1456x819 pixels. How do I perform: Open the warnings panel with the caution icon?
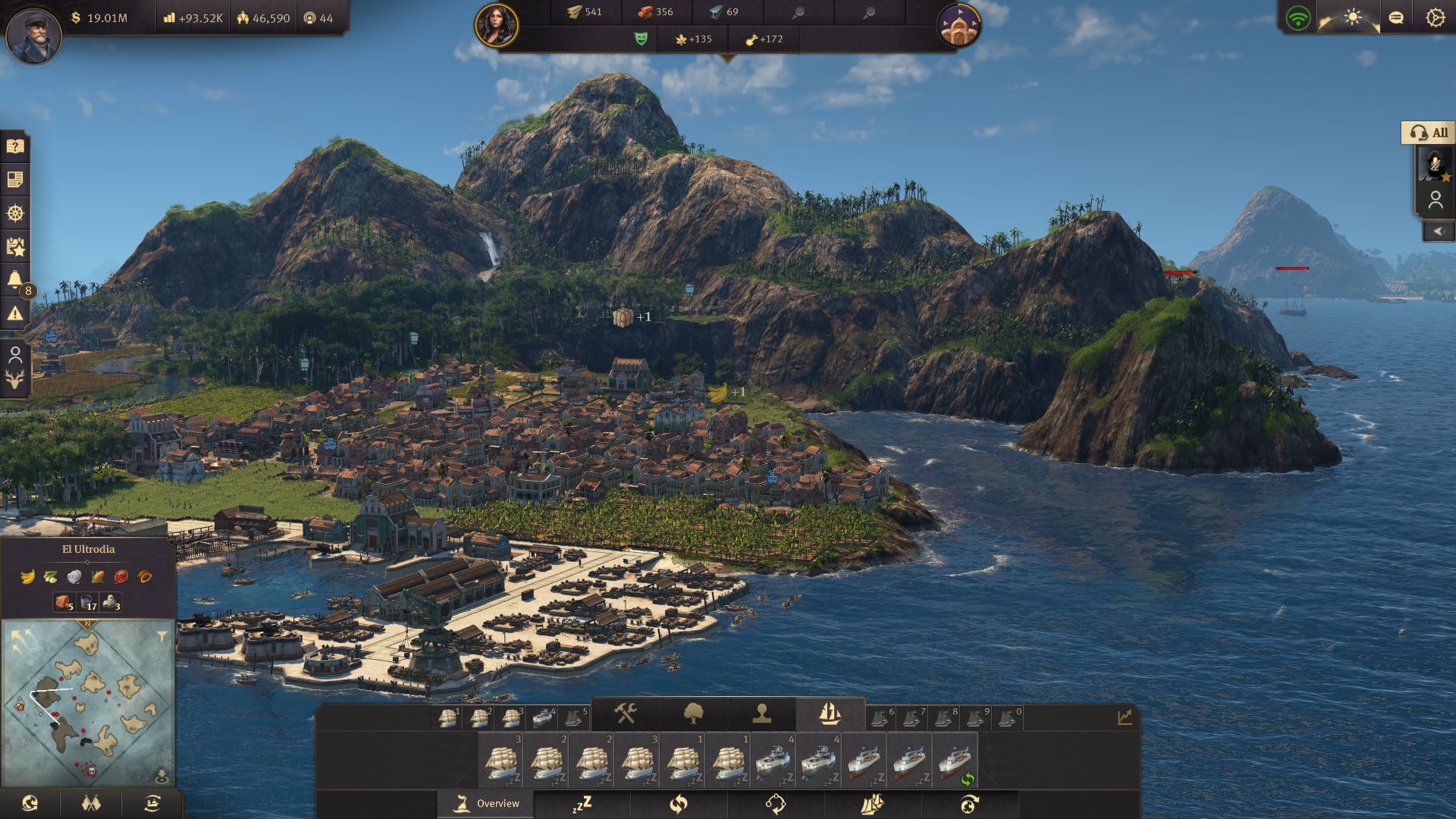pyautogui.click(x=15, y=313)
